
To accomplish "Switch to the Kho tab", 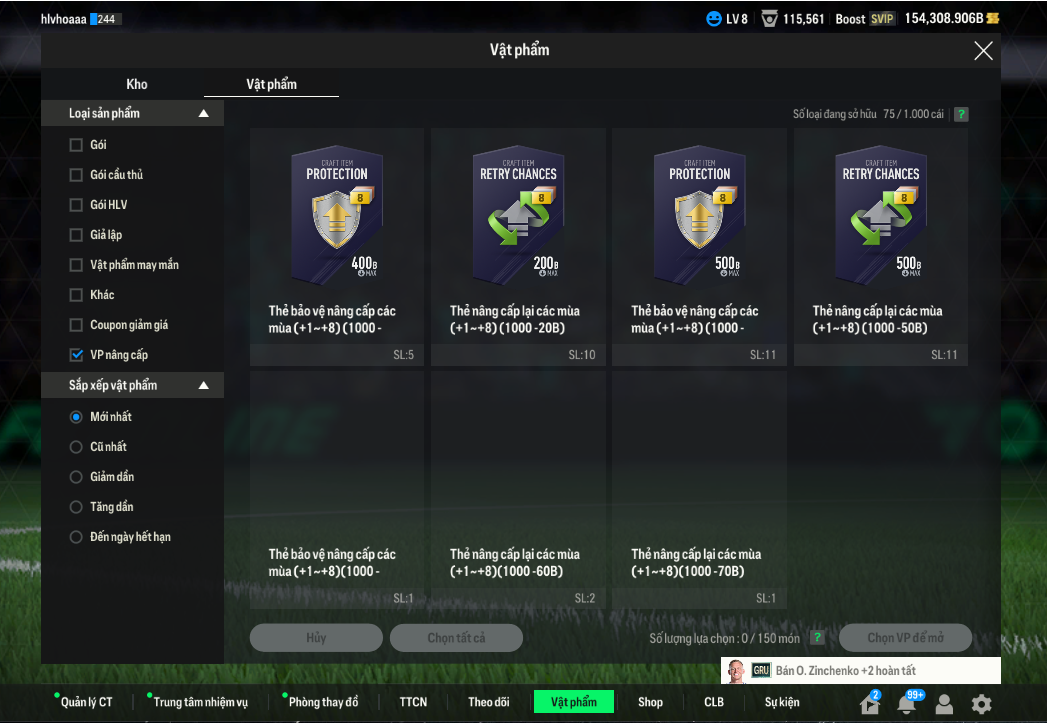I will click(x=137, y=84).
